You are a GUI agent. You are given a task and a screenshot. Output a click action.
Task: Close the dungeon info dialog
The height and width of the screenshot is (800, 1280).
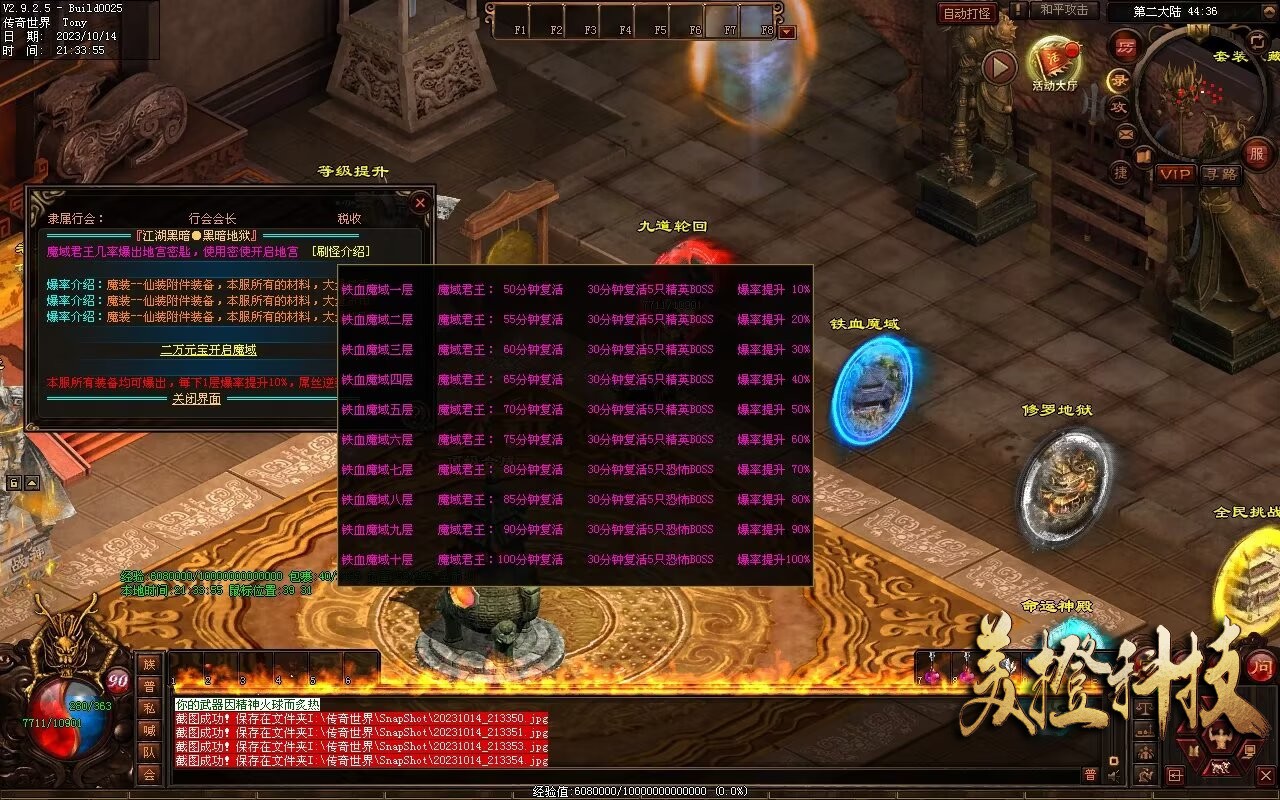(420, 203)
